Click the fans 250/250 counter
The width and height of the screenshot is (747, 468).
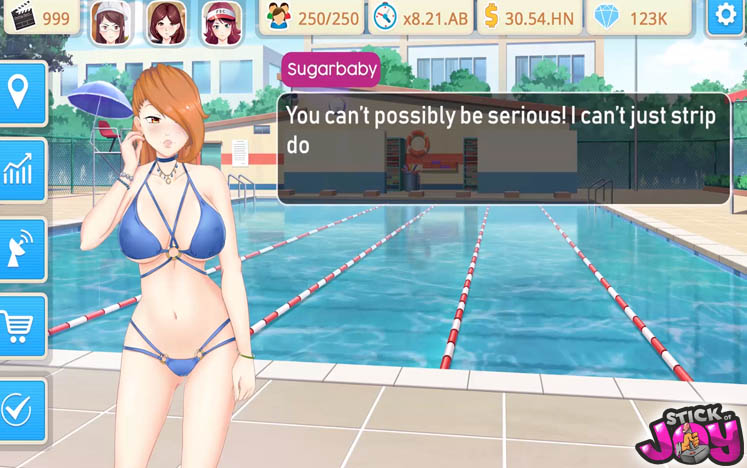click(313, 18)
